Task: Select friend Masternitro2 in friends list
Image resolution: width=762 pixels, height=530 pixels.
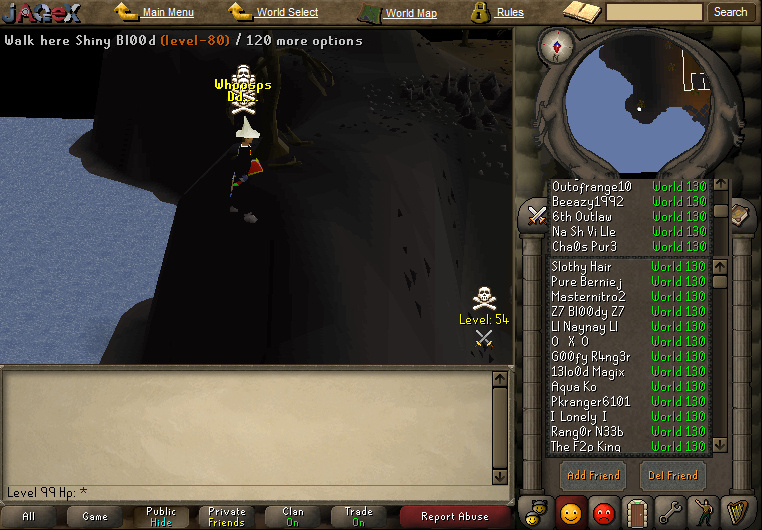Action: [588, 297]
